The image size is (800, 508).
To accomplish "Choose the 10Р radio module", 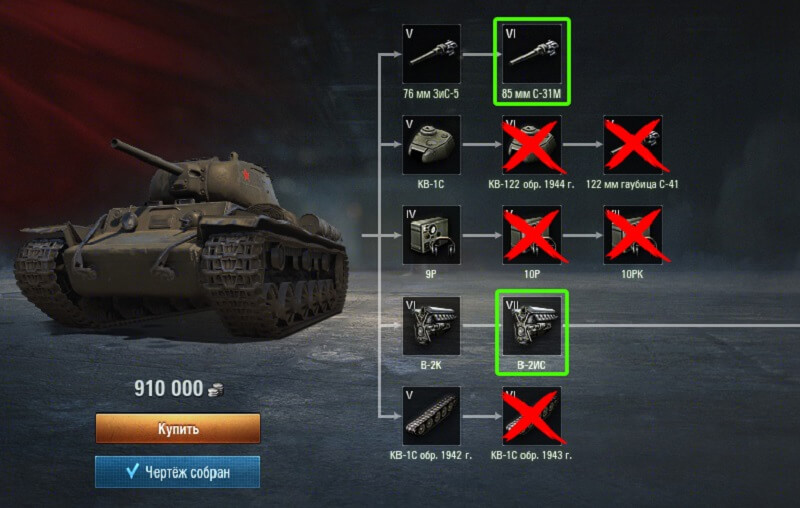I will tap(531, 235).
